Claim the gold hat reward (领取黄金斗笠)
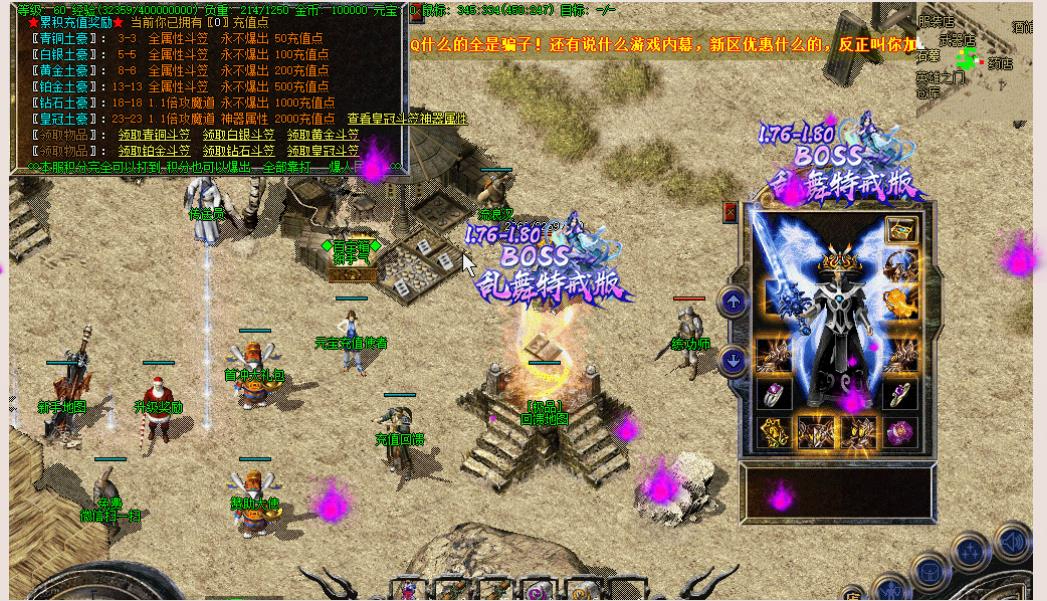 click(x=323, y=135)
